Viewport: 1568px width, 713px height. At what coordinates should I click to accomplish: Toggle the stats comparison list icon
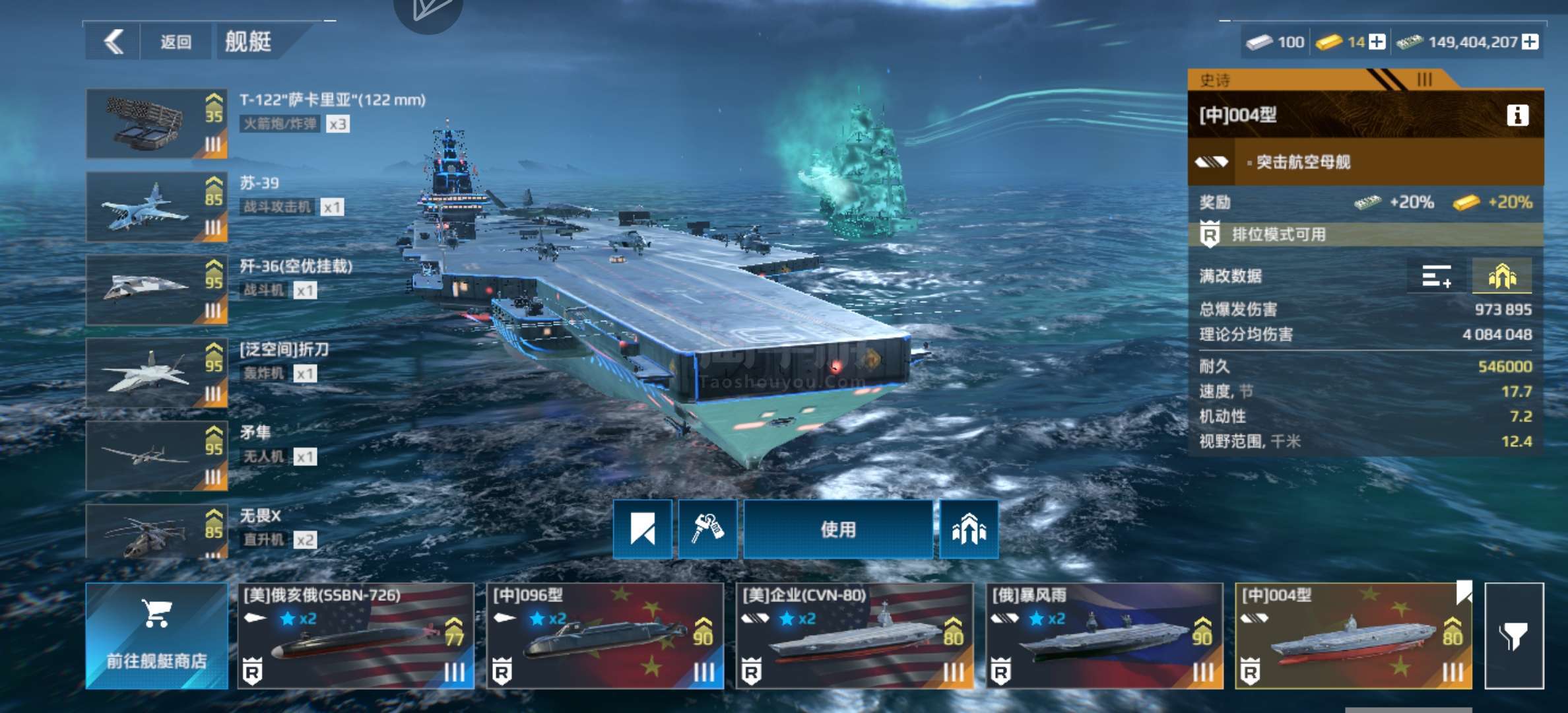click(1437, 276)
